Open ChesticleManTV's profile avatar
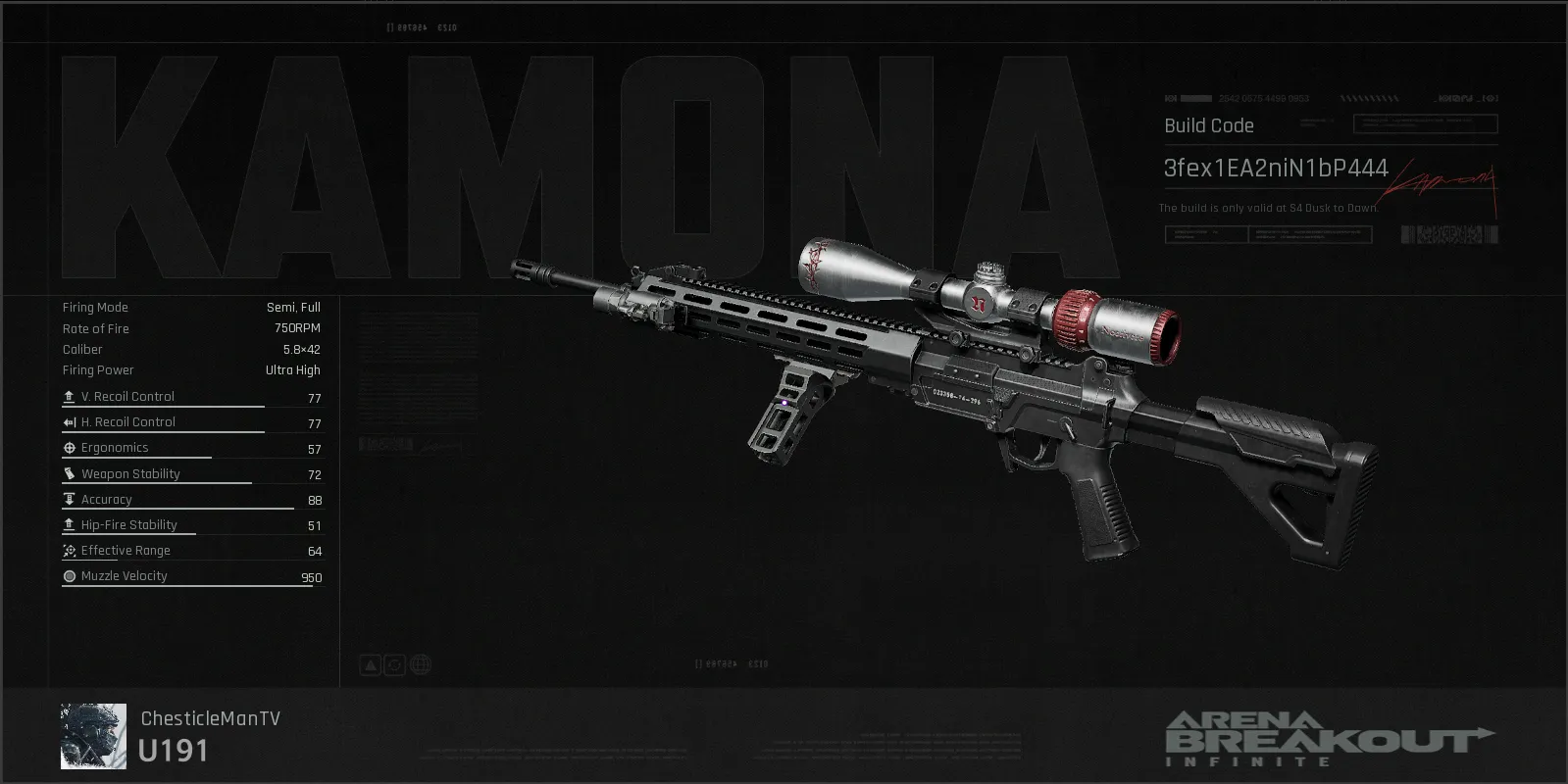The height and width of the screenshot is (784, 1568). click(x=93, y=736)
